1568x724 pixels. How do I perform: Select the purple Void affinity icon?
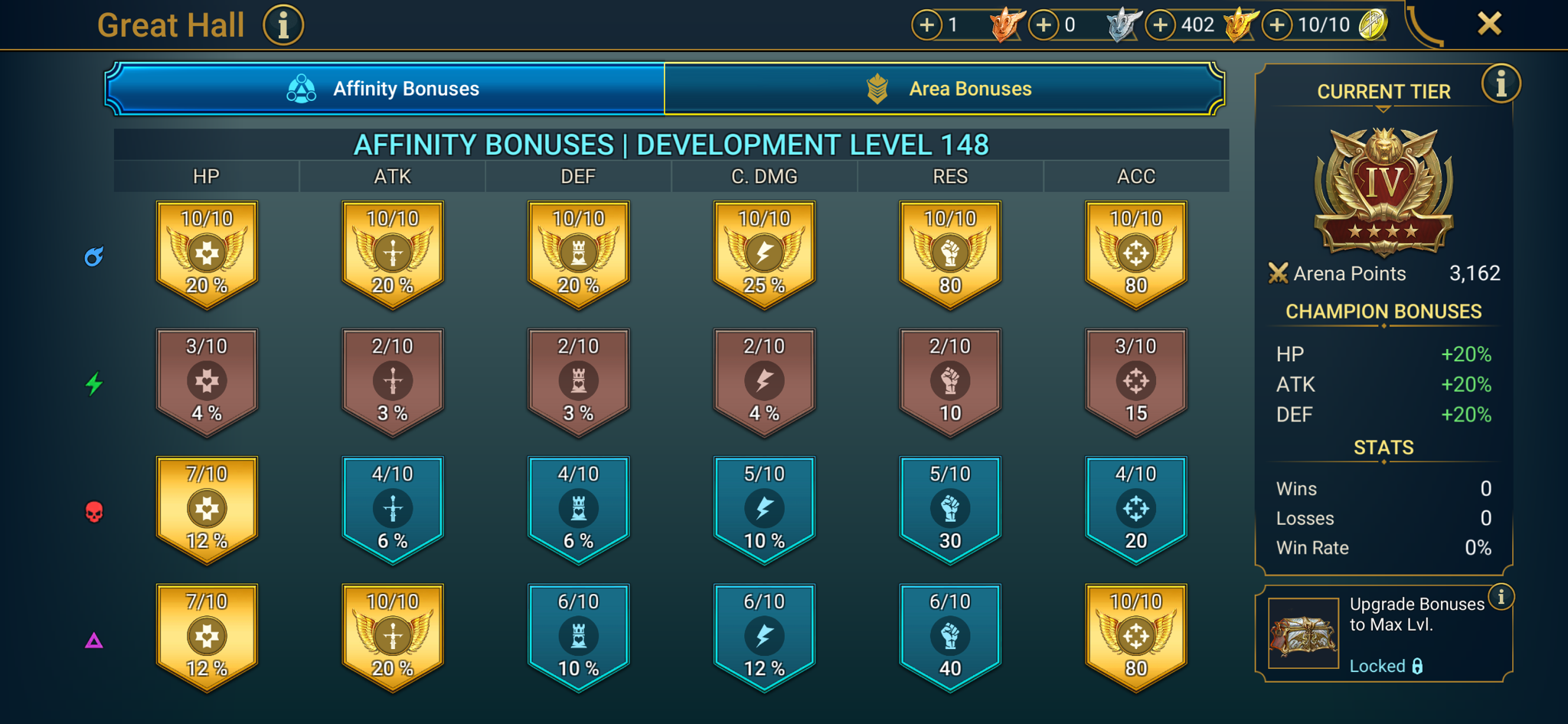pos(93,639)
